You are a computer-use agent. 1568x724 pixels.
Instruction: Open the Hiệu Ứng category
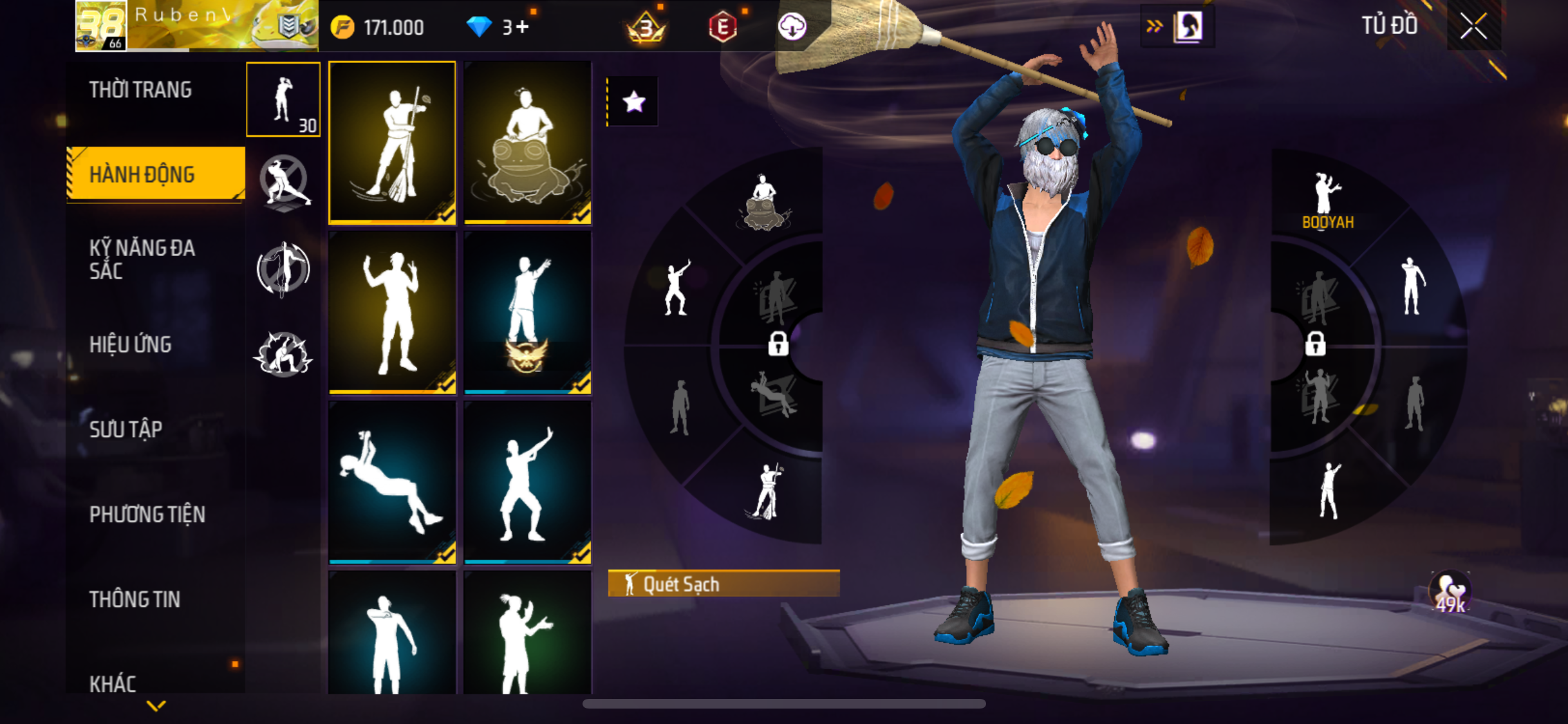coord(131,344)
